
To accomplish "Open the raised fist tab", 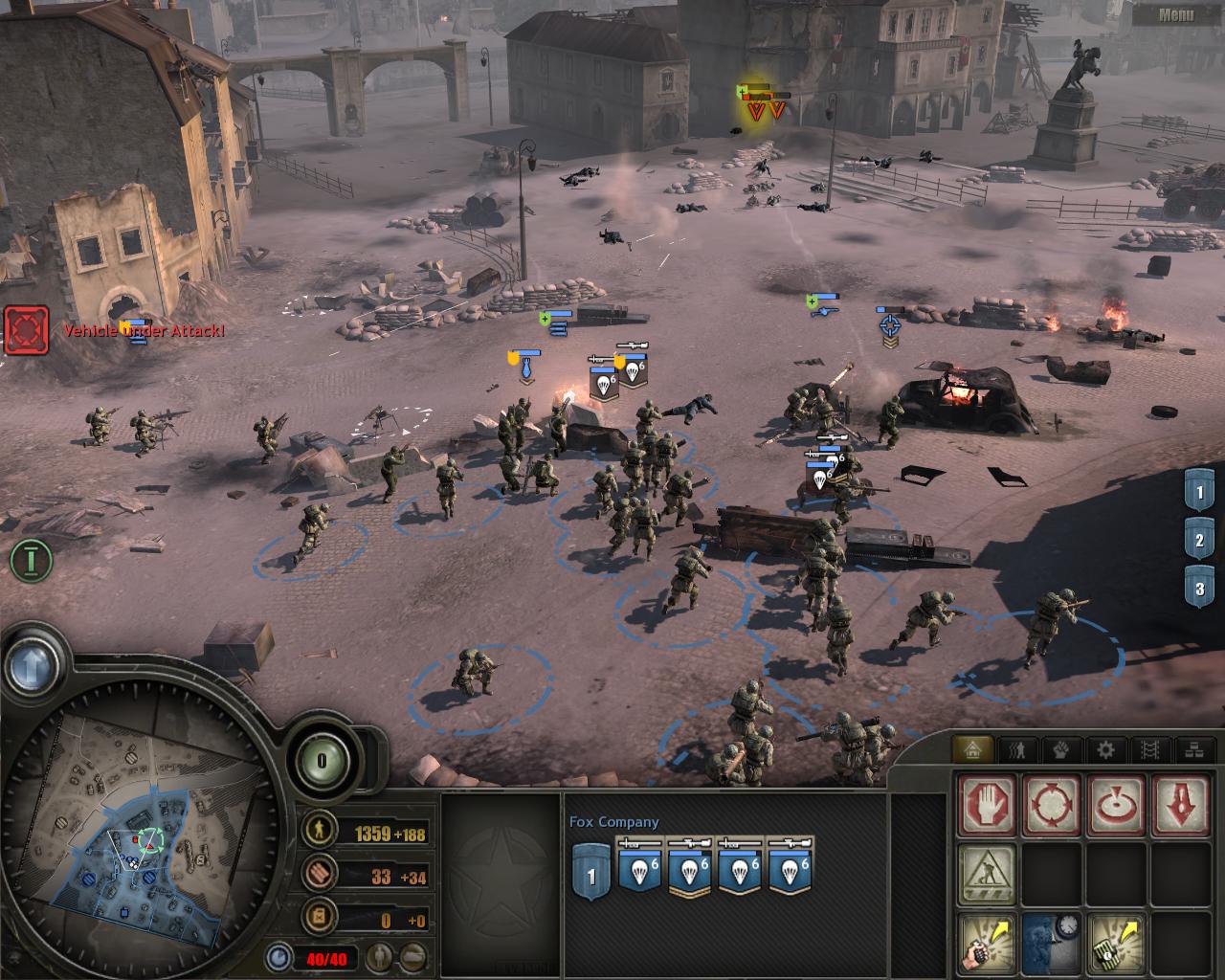I will coord(1062,750).
